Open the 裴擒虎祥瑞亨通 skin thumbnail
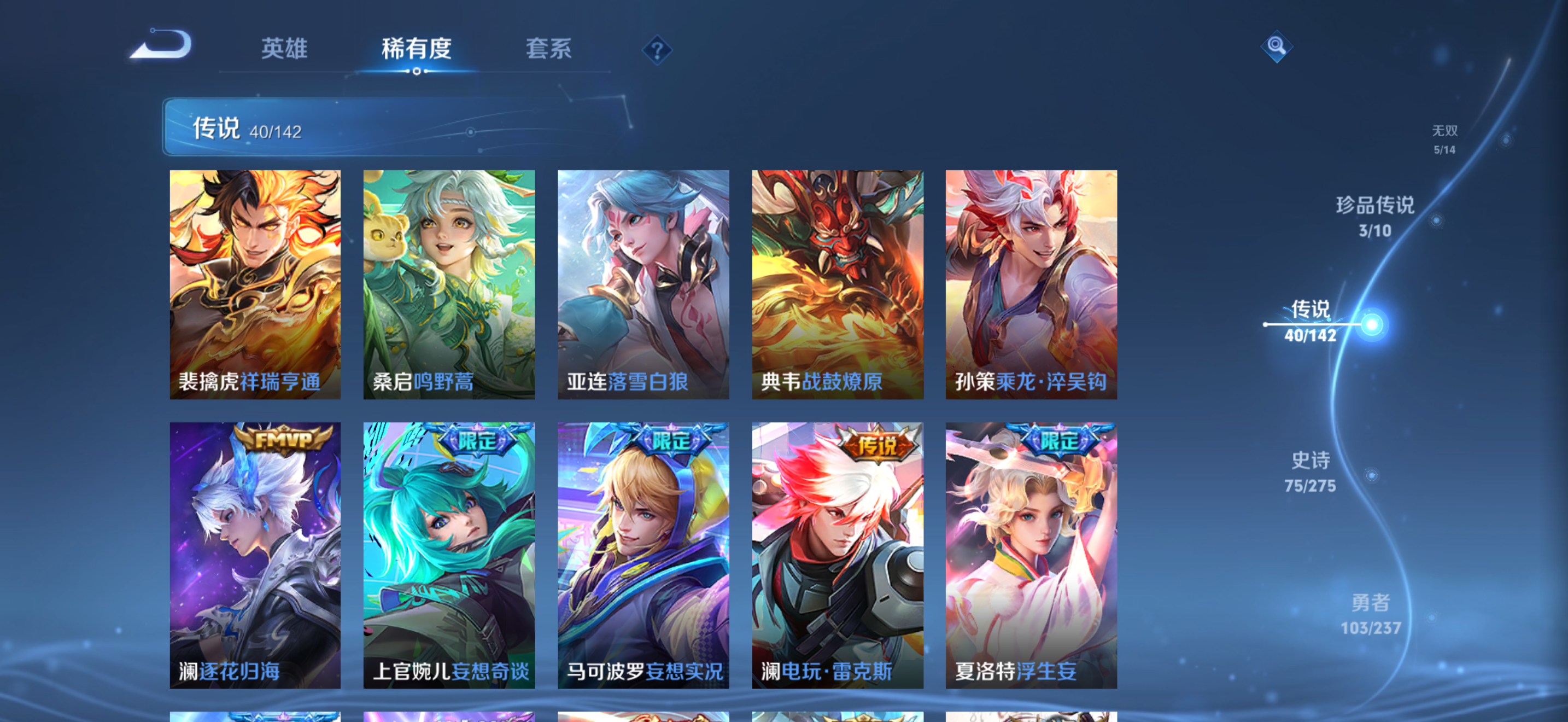The height and width of the screenshot is (722, 1568). (x=256, y=284)
